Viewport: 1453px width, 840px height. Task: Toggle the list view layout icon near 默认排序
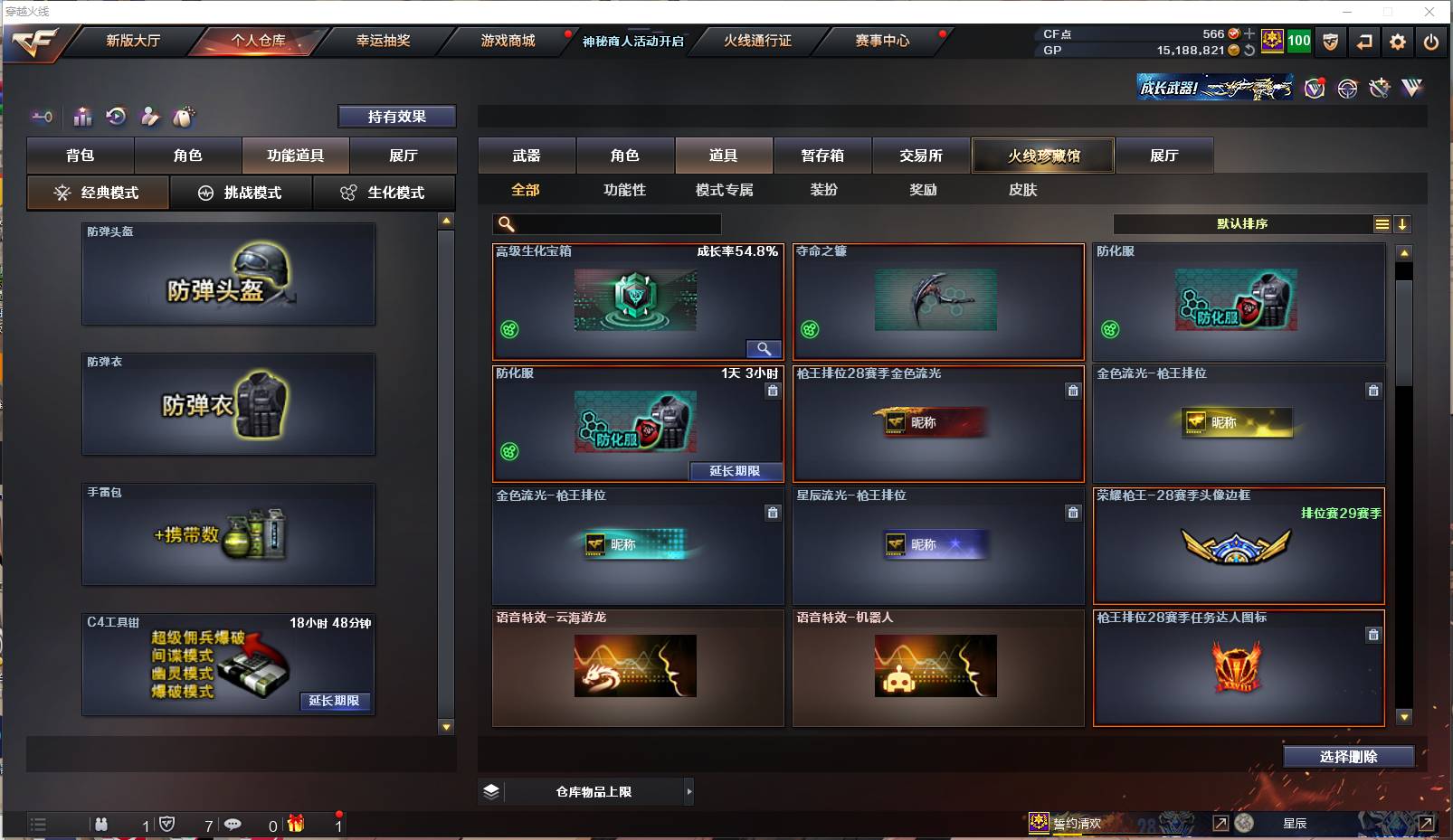pos(1382,223)
